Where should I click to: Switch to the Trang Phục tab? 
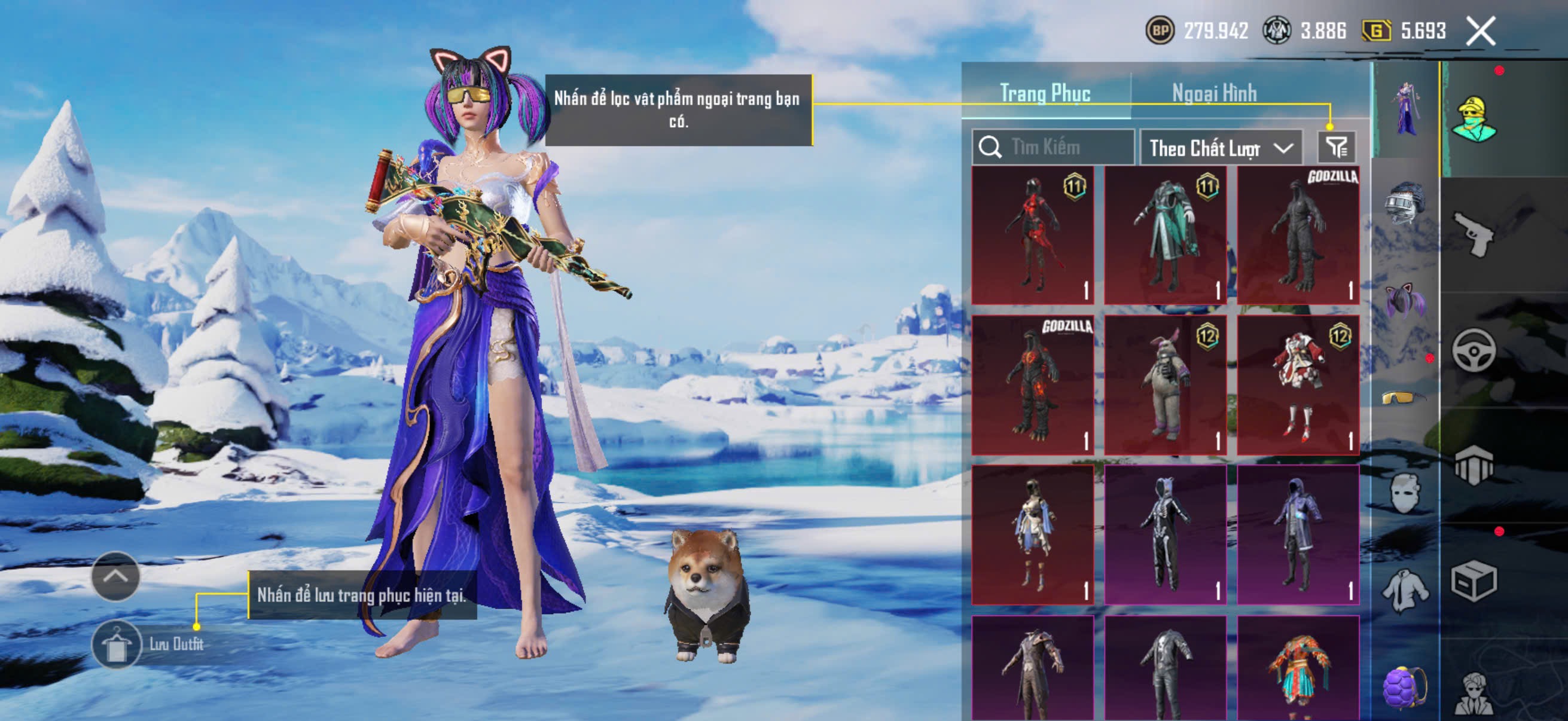click(x=1045, y=93)
